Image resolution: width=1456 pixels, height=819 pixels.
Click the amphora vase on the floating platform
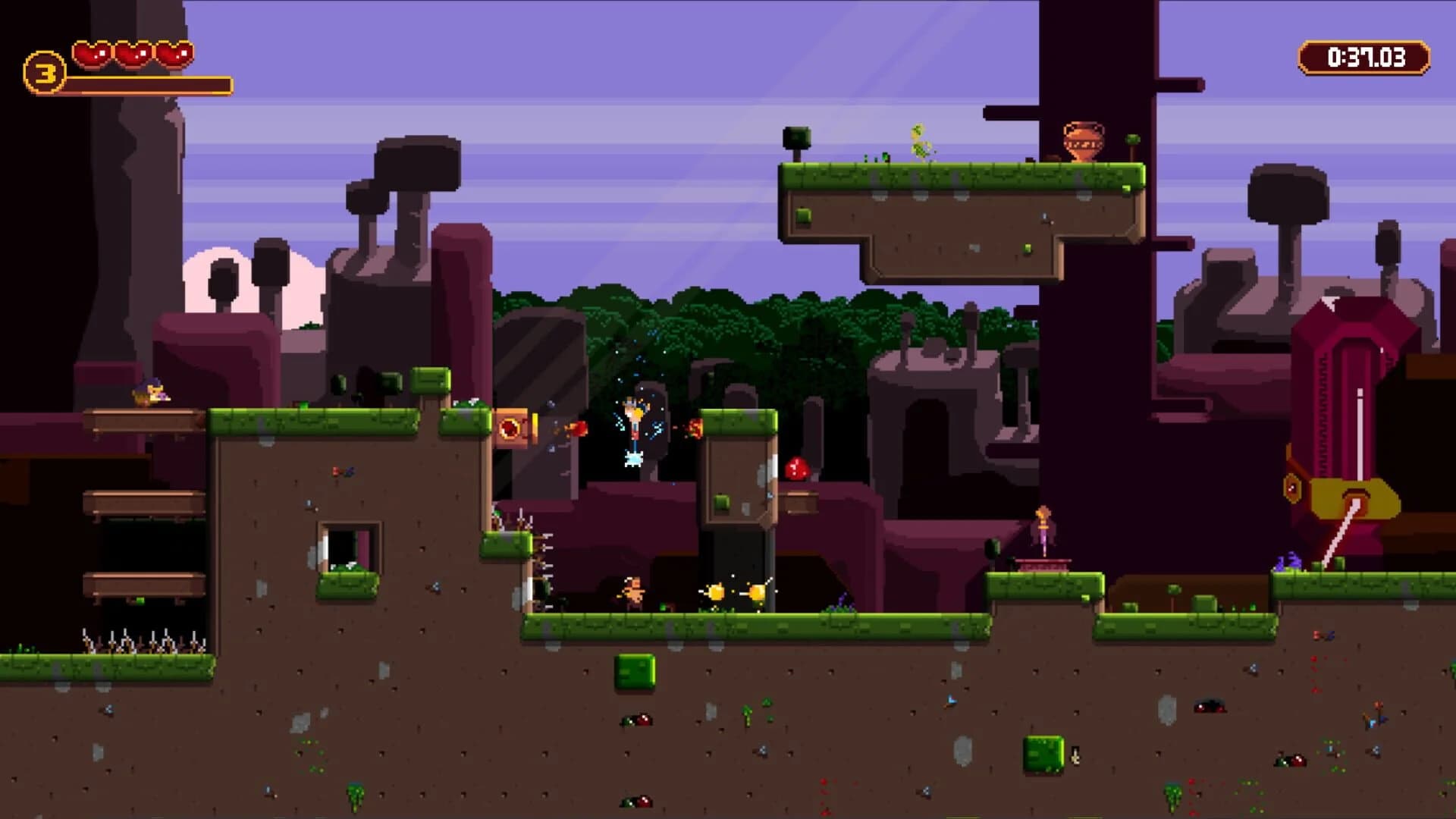click(1084, 140)
